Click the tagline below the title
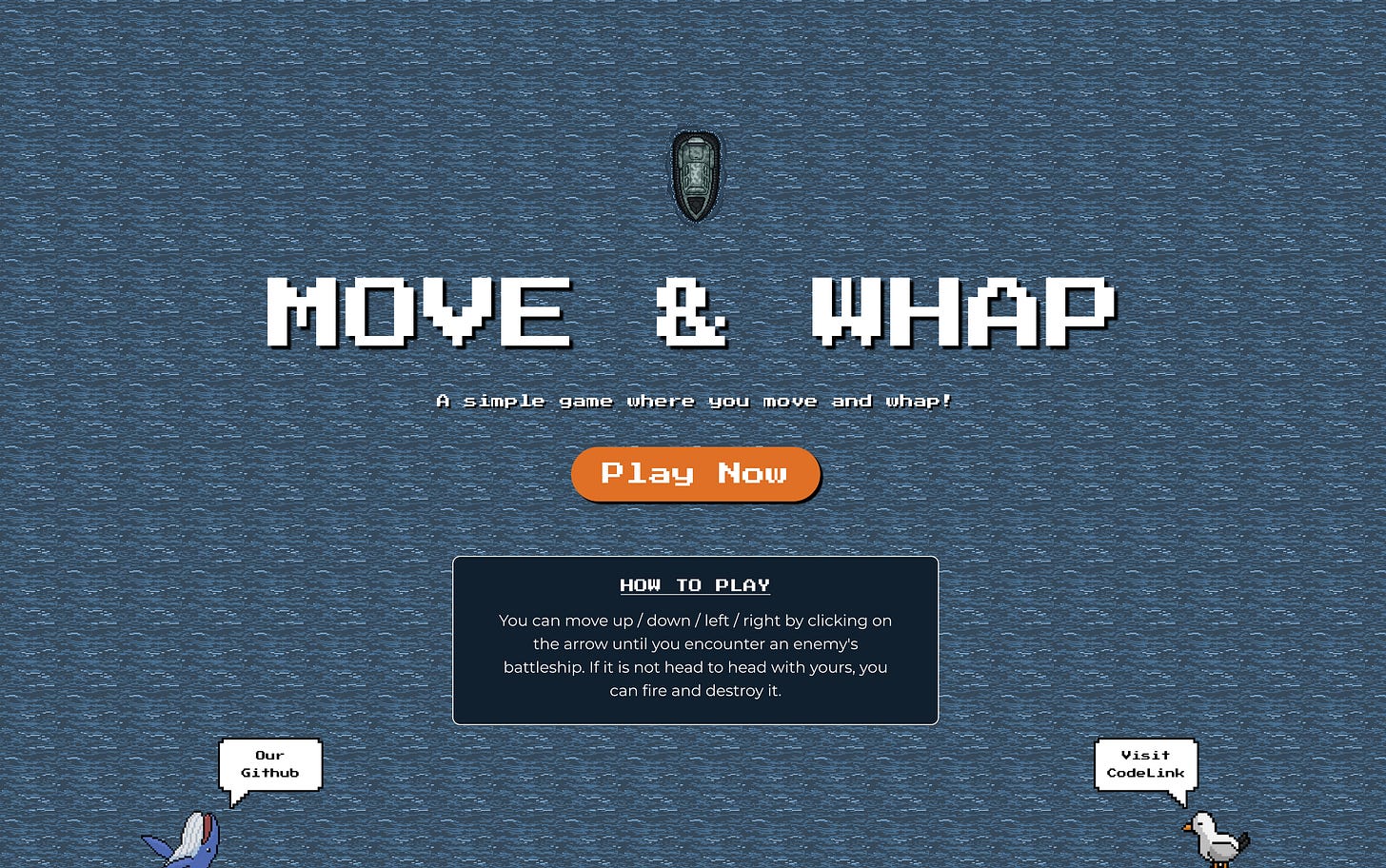This screenshot has height=868, width=1386. 694,401
